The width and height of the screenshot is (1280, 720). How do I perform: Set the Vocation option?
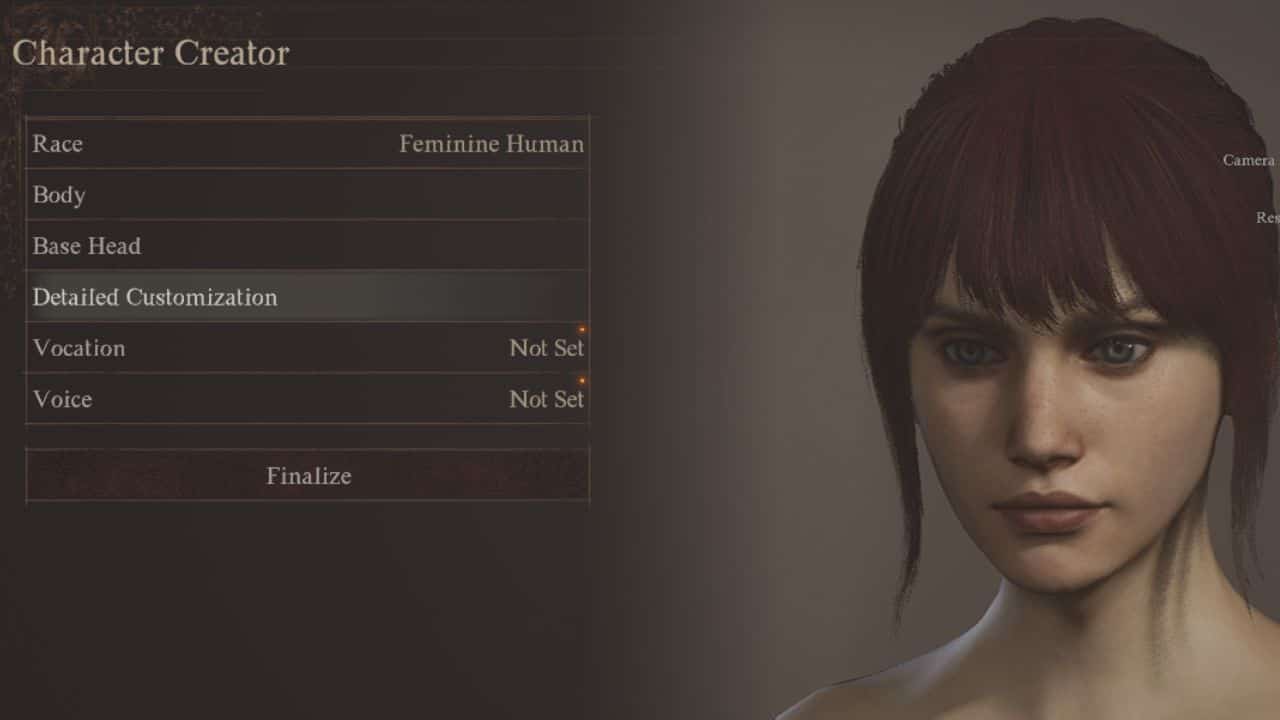tap(307, 348)
